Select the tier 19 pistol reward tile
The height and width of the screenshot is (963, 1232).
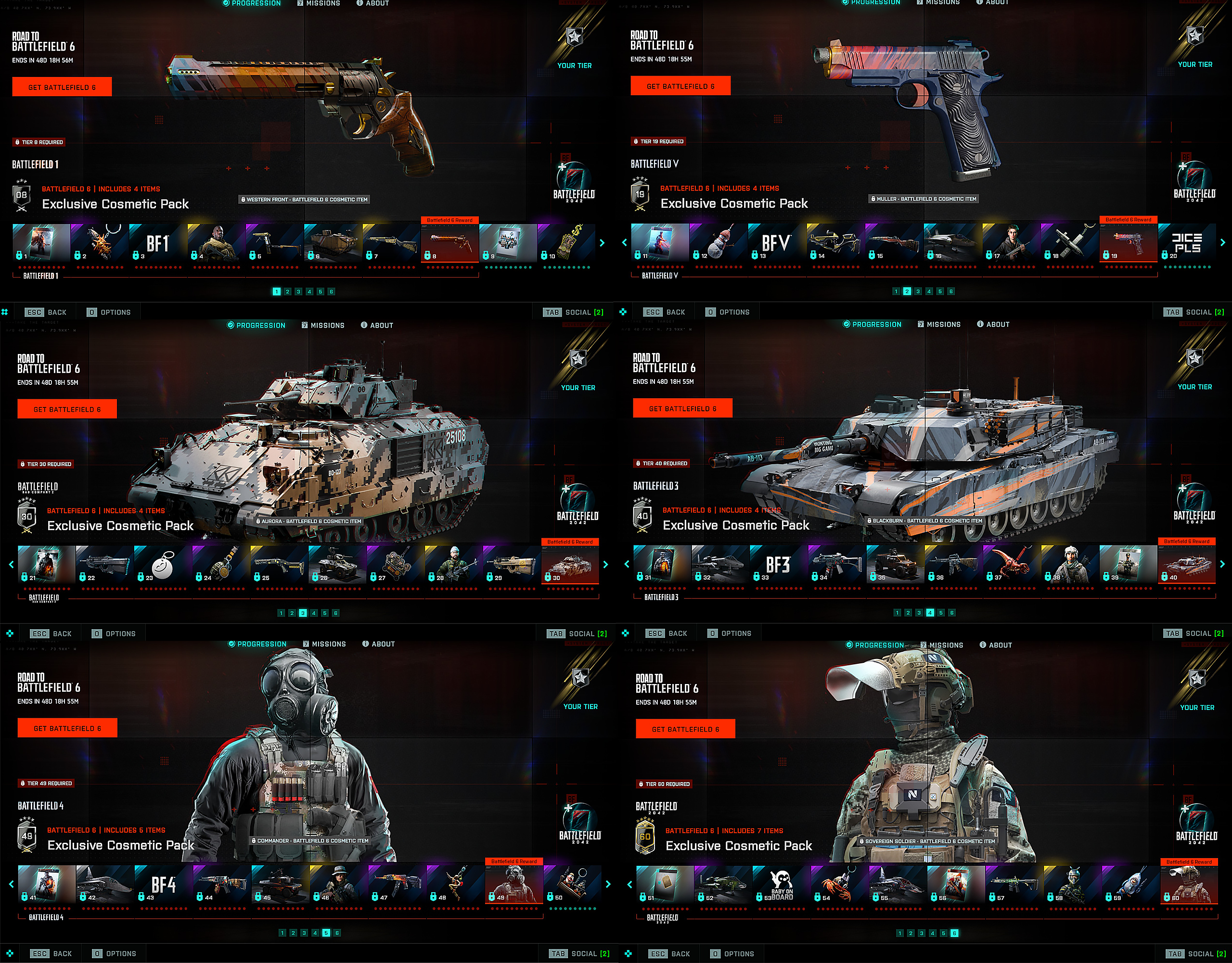1128,242
